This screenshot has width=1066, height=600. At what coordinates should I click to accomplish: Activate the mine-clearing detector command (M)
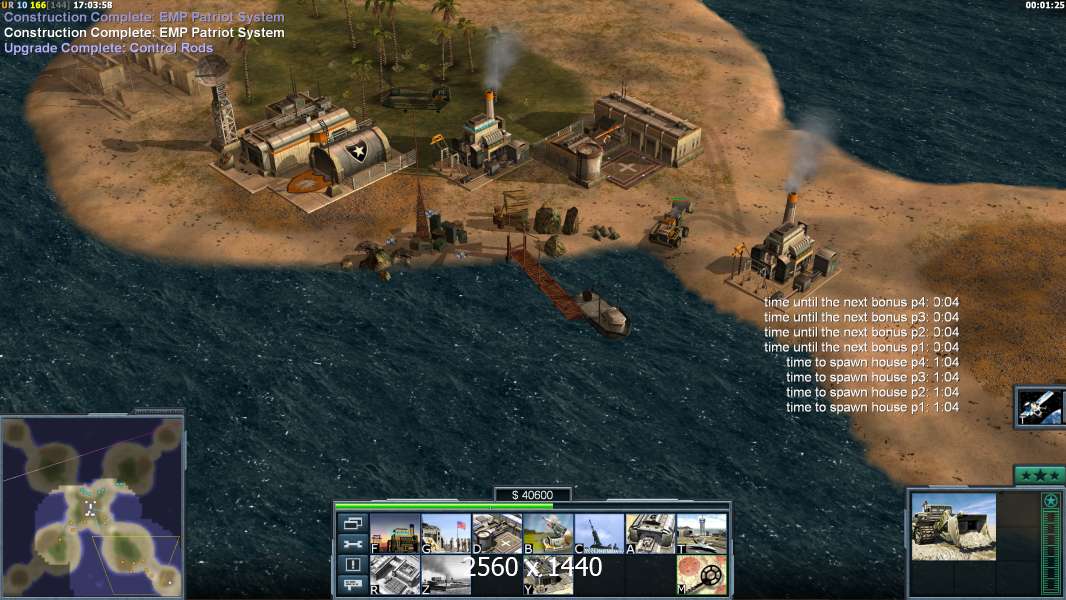coord(701,575)
